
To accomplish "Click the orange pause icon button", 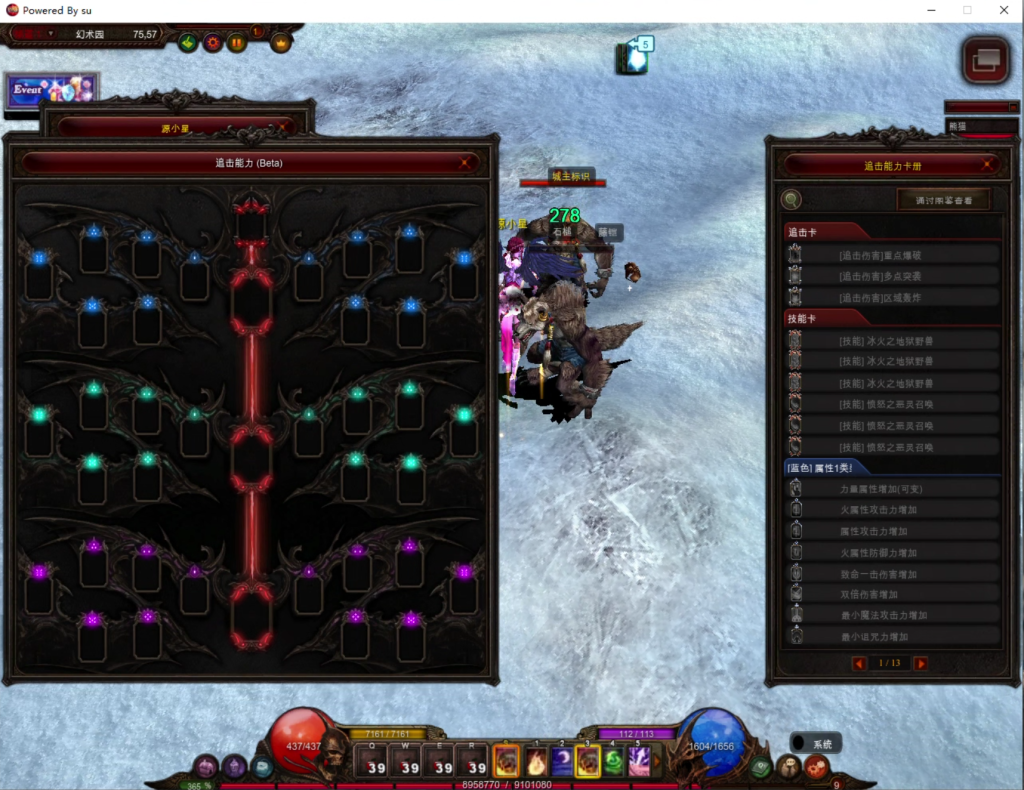I will 237,43.
